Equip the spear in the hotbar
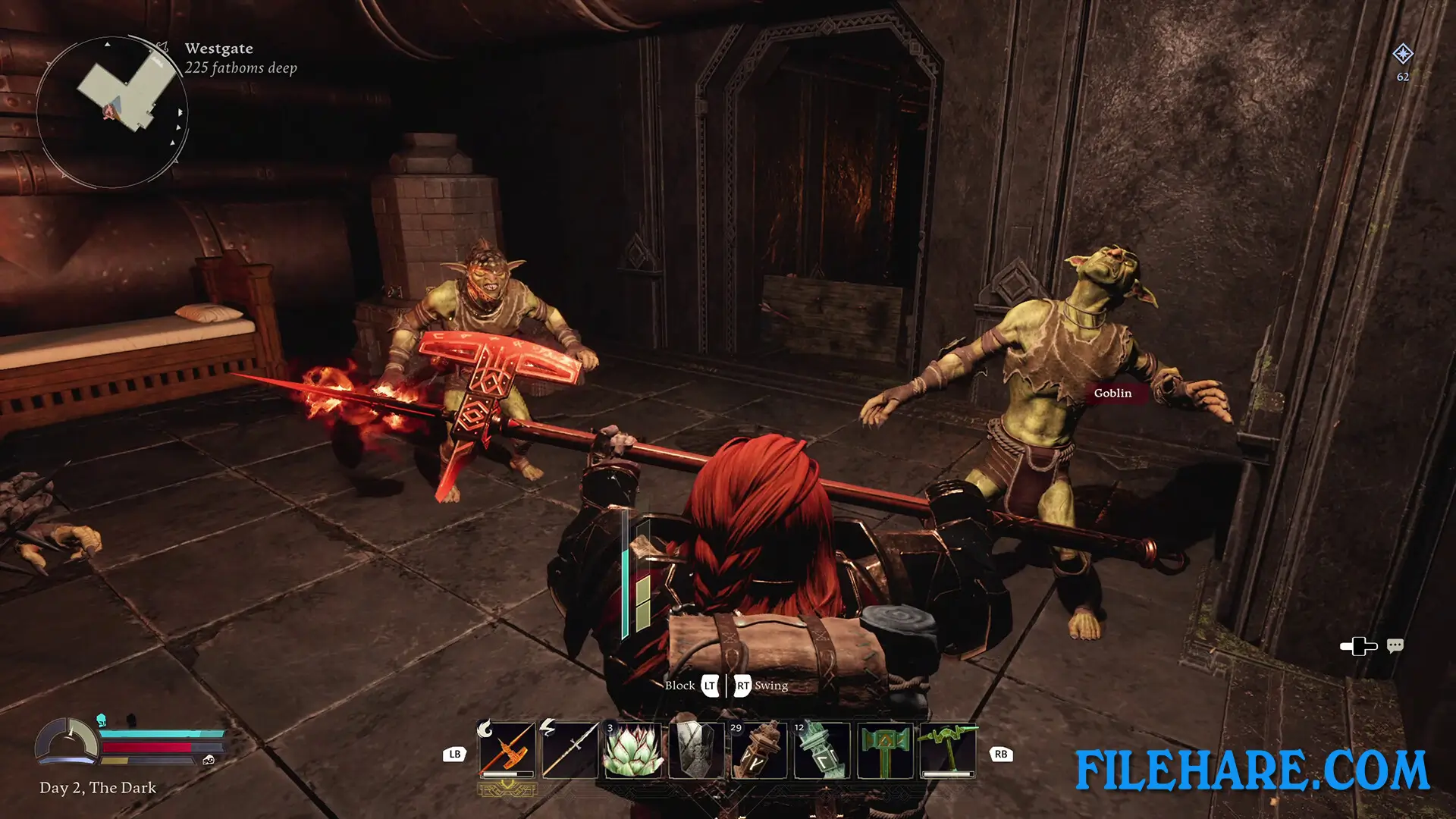The width and height of the screenshot is (1456, 819). (570, 750)
